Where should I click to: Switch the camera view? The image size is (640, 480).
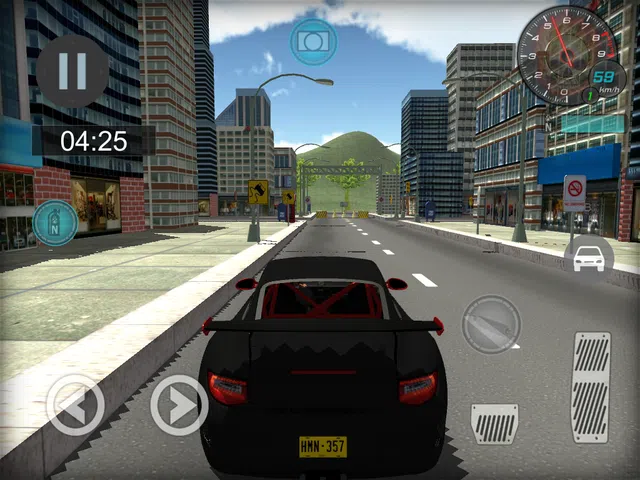pos(314,41)
